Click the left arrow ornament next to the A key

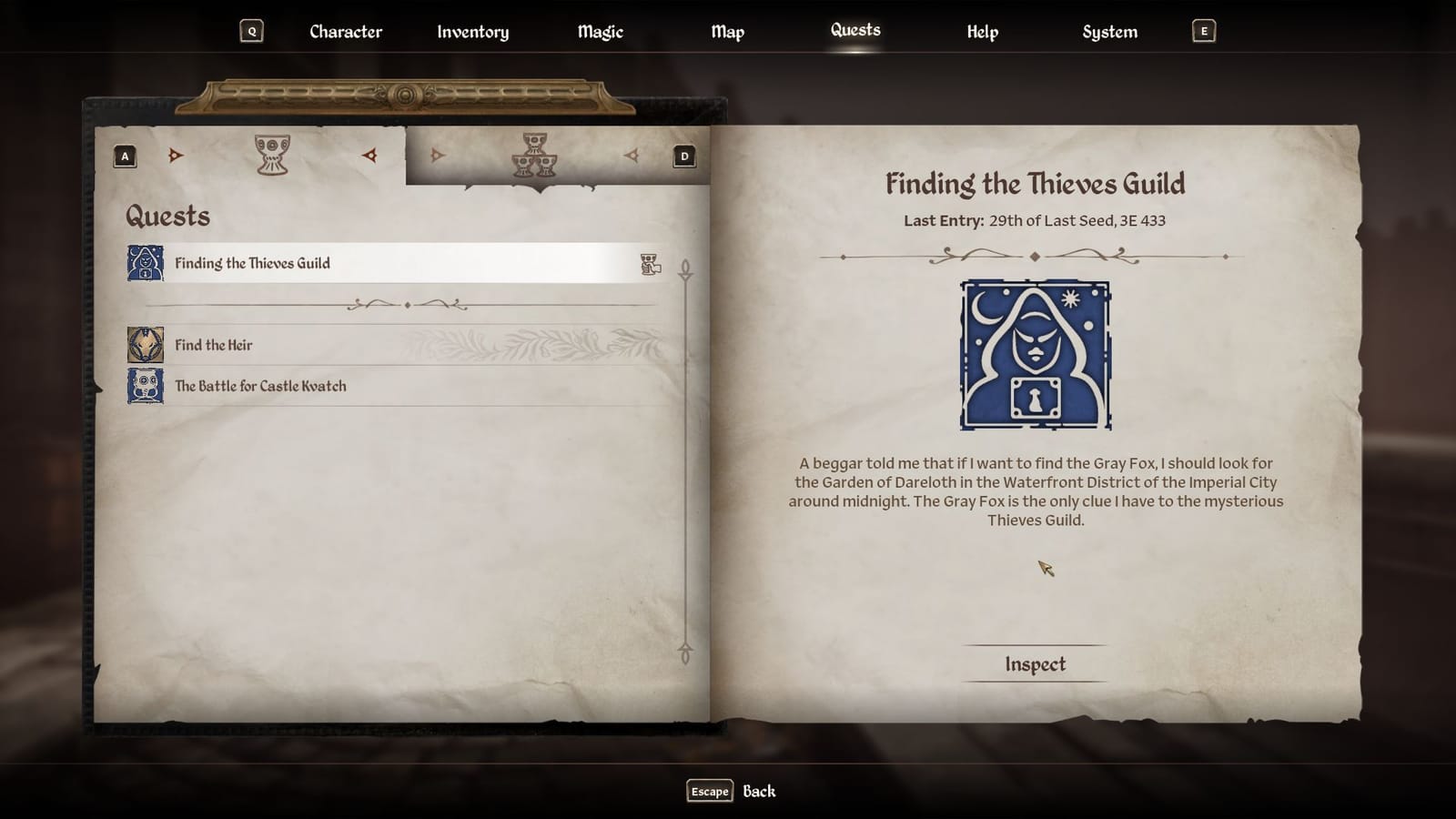[x=176, y=155]
